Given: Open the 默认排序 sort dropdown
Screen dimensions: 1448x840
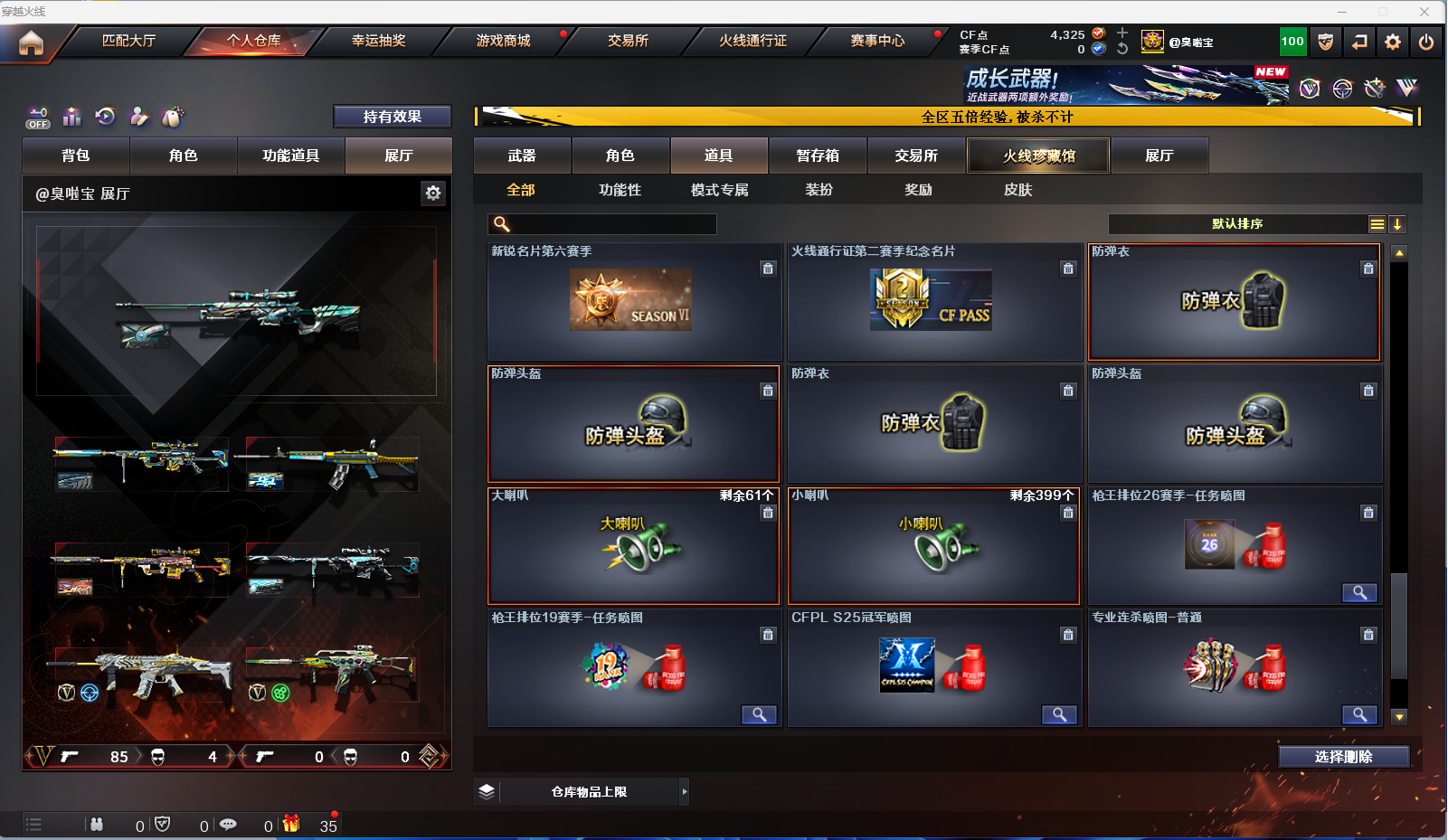Looking at the screenshot, I should coord(1237,224).
